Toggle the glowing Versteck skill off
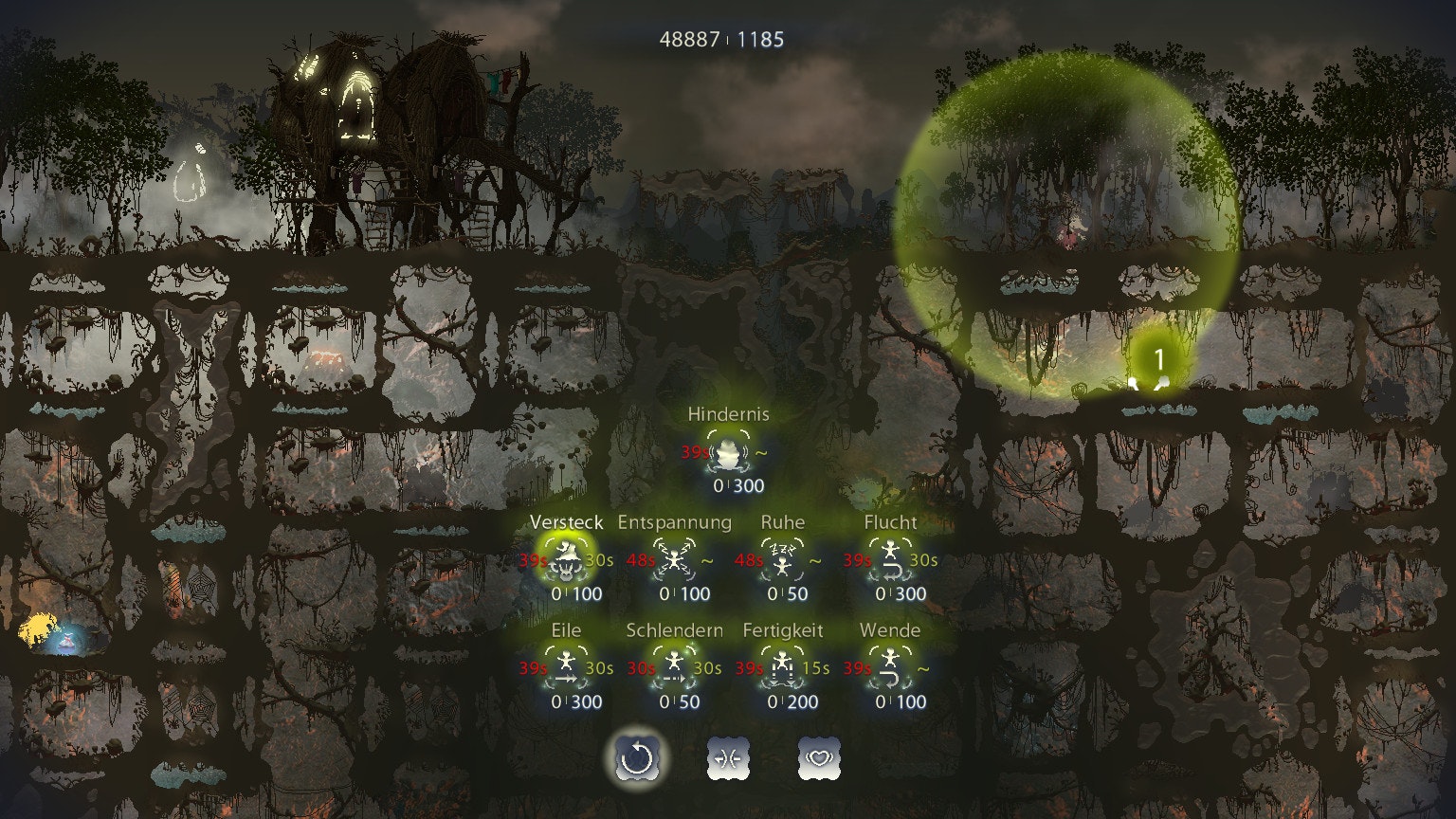This screenshot has width=1456, height=819. point(568,558)
